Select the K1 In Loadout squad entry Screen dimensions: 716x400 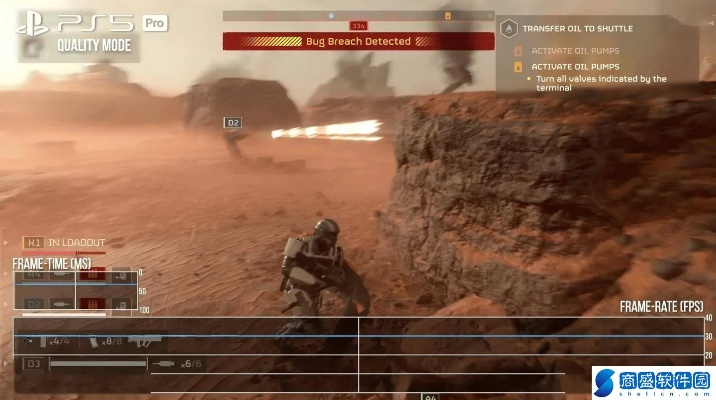coord(66,242)
